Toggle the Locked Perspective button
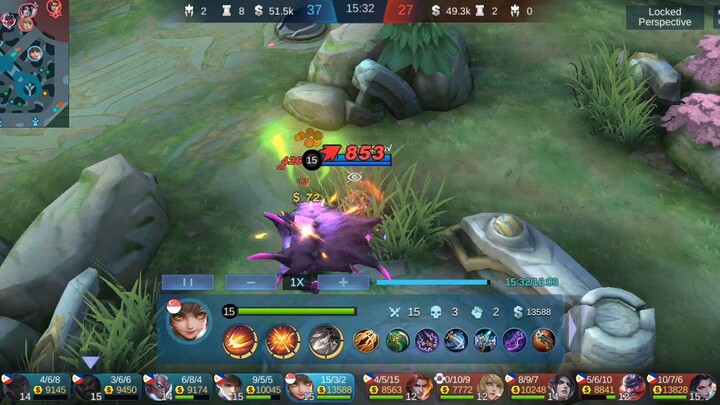The image size is (720, 405). pos(664,17)
